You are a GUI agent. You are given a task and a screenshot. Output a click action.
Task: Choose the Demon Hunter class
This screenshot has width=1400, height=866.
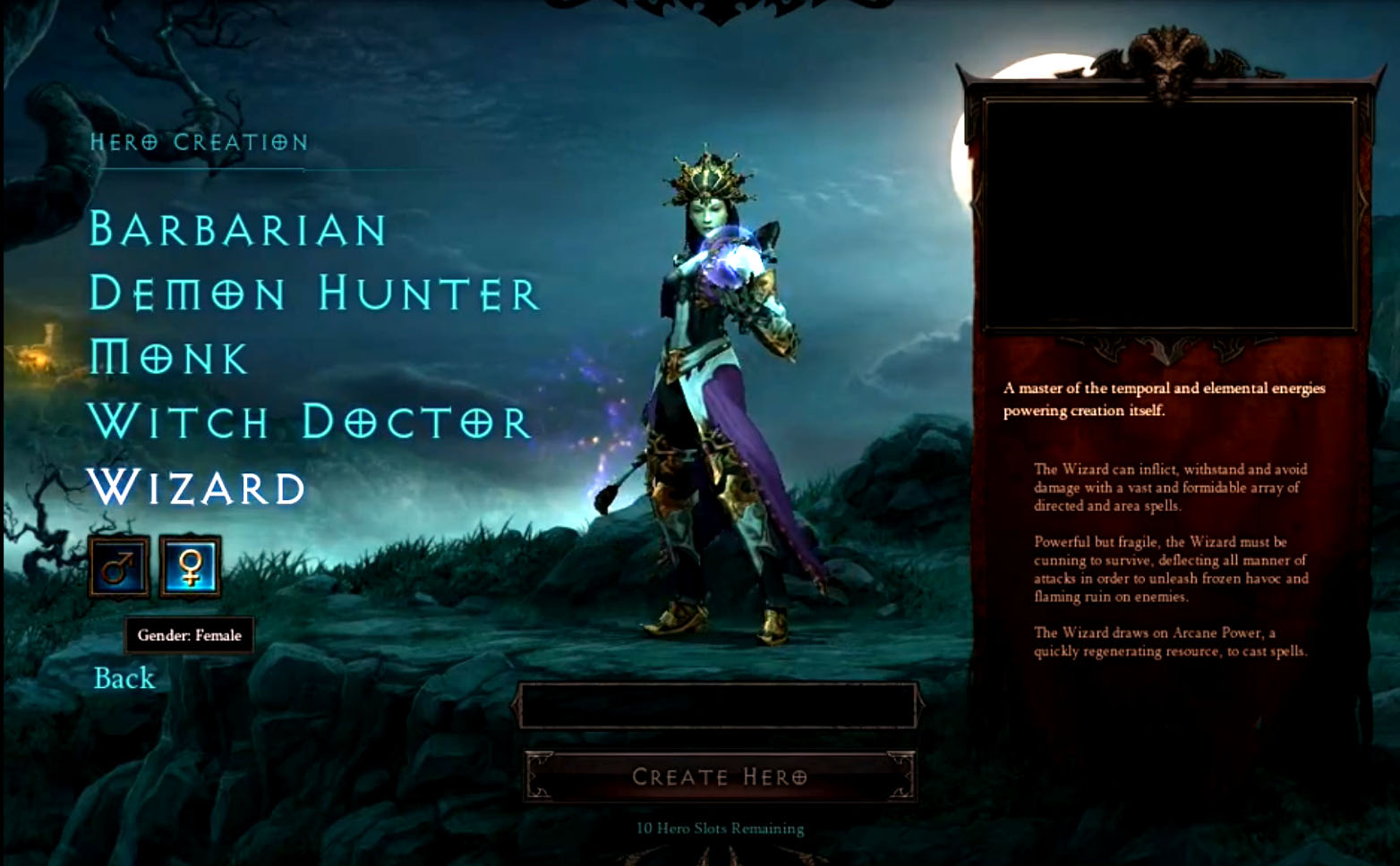coord(314,293)
